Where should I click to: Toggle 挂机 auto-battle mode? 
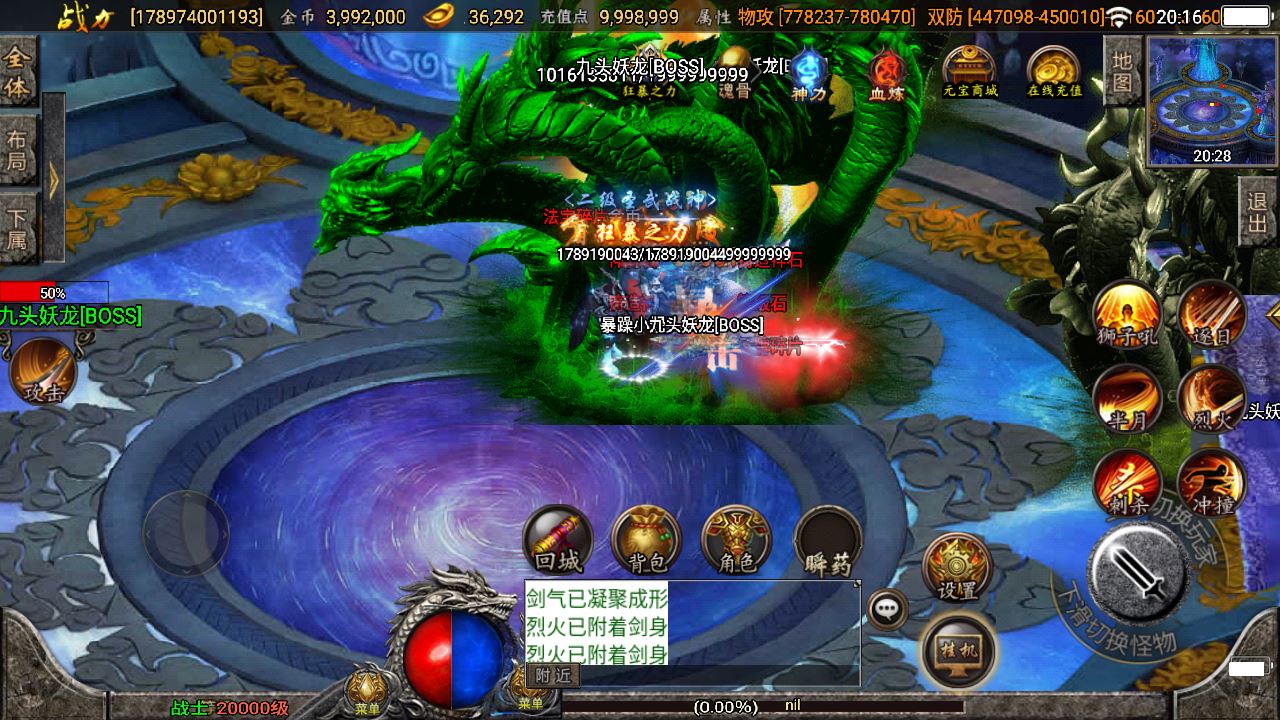pyautogui.click(x=957, y=650)
